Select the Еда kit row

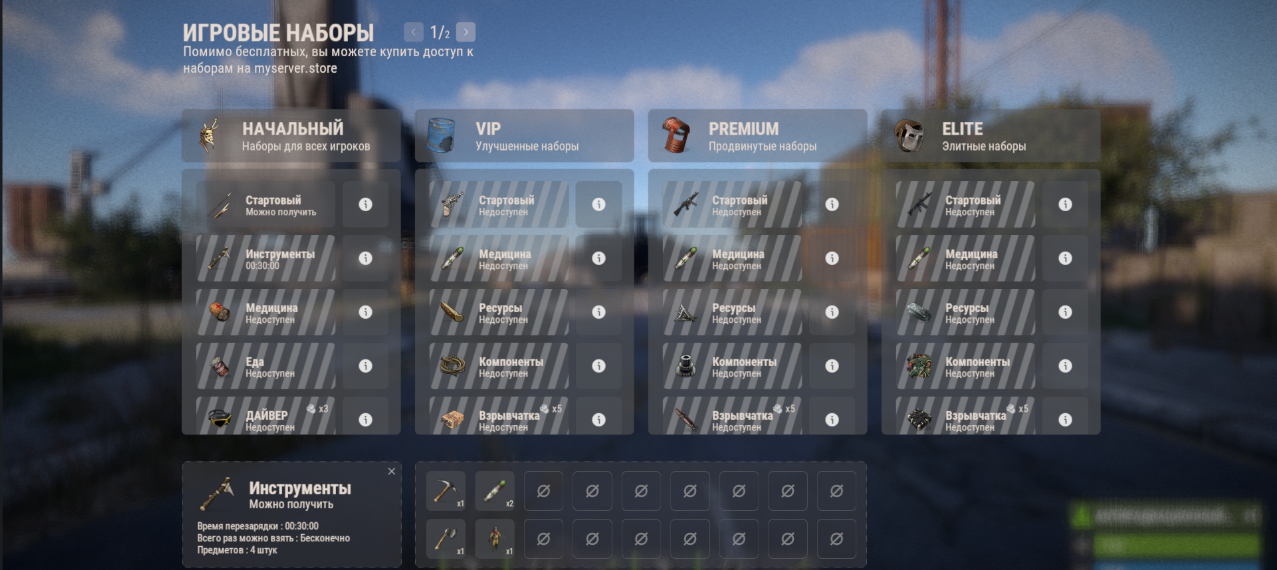click(x=265, y=366)
